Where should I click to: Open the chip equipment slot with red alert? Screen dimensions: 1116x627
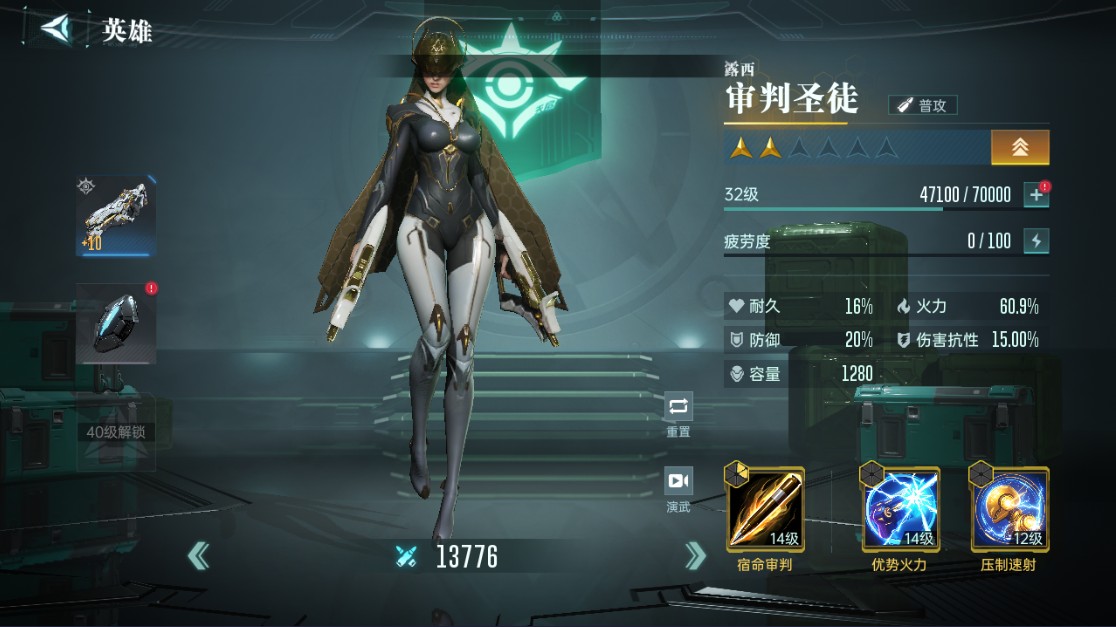(x=116, y=323)
